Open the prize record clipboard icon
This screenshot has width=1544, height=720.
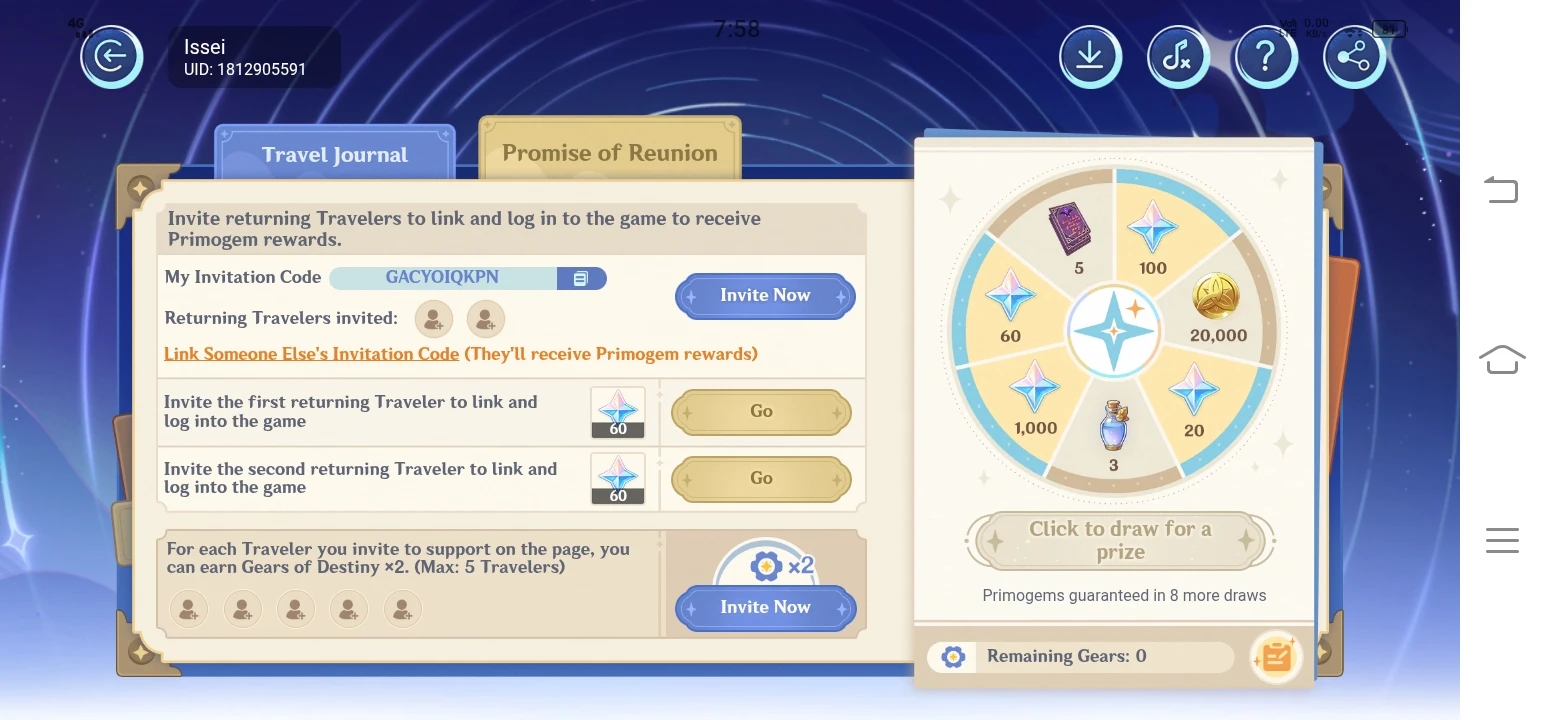coord(1276,657)
